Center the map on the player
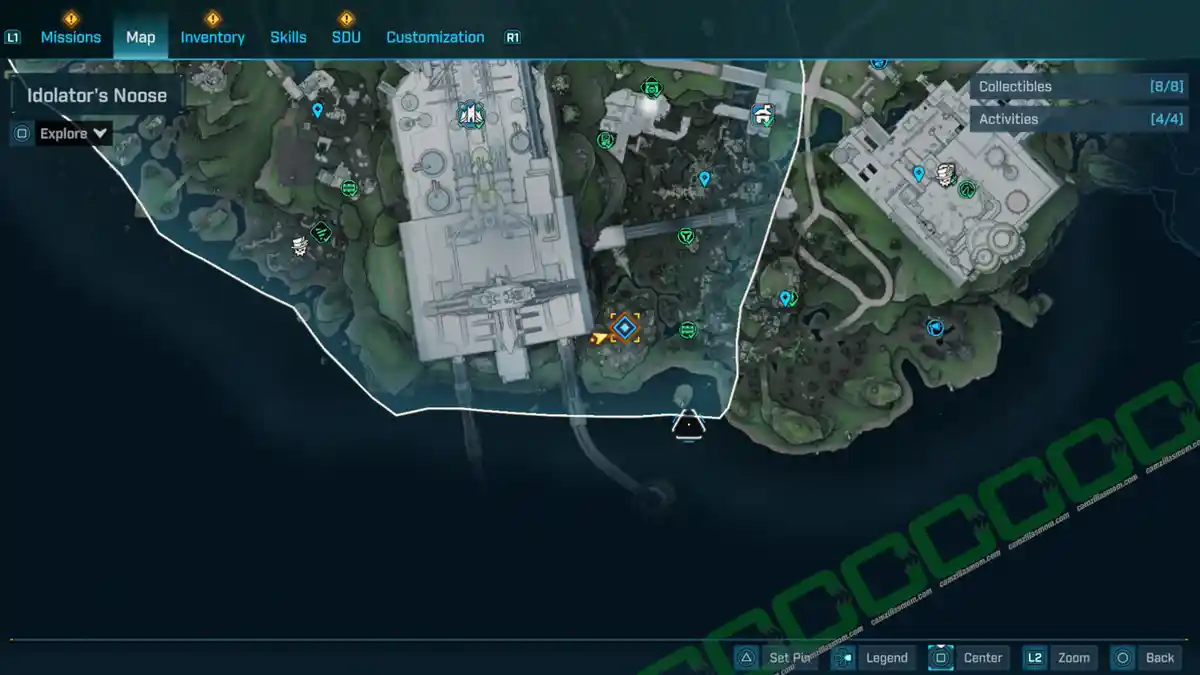Image resolution: width=1200 pixels, height=675 pixels. click(x=969, y=657)
